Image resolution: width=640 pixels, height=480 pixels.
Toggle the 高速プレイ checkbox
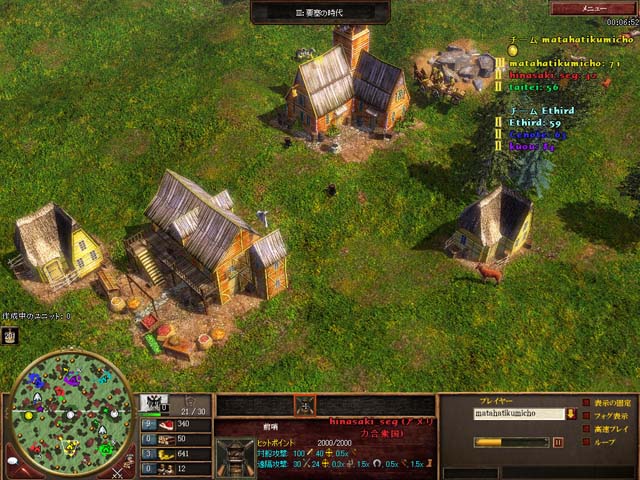(x=585, y=429)
